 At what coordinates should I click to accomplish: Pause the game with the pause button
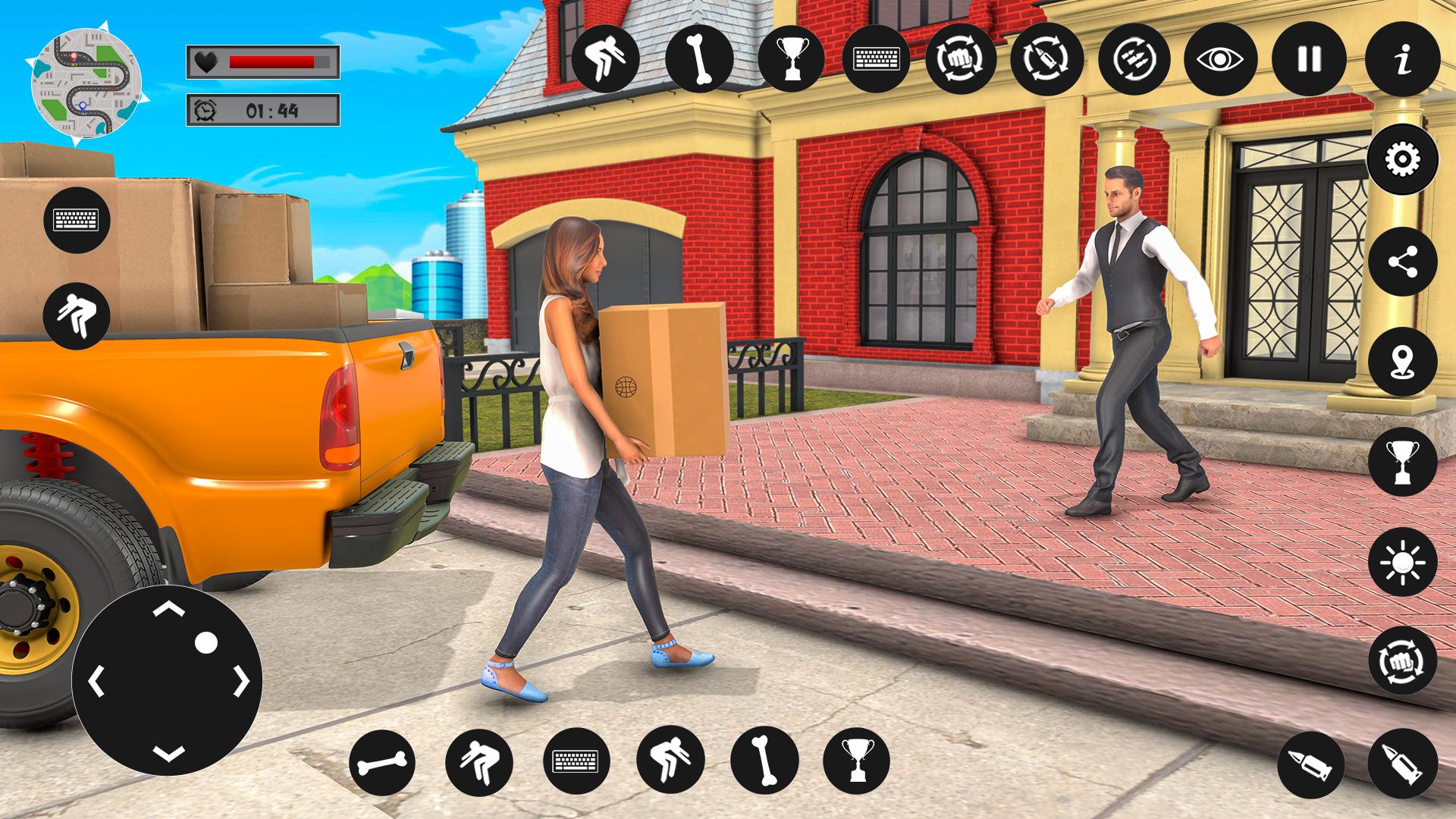click(x=1310, y=59)
